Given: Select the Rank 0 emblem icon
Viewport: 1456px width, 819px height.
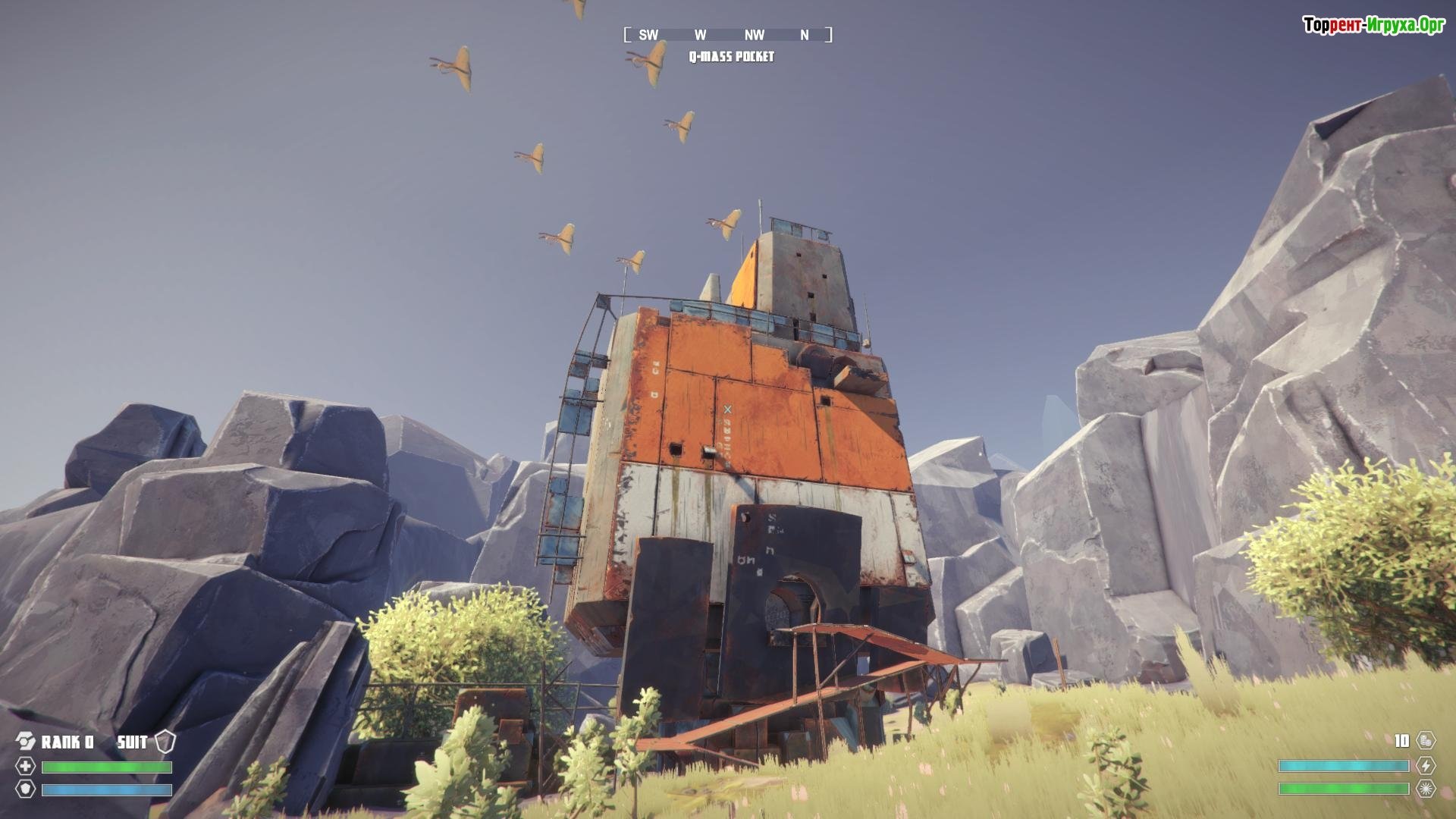Looking at the screenshot, I should point(26,741).
